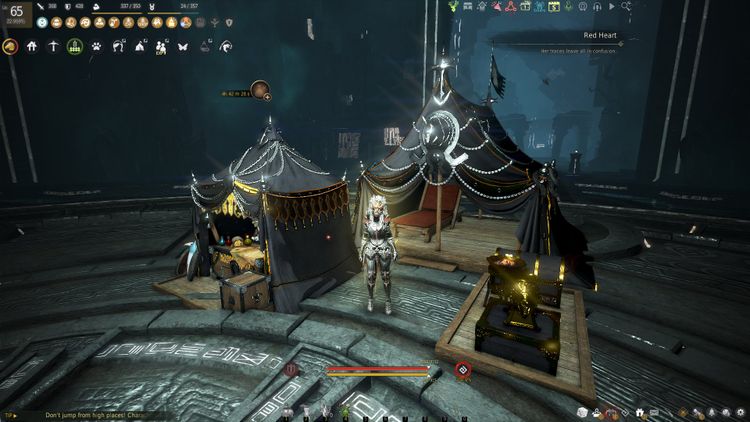Image resolution: width=750 pixels, height=422 pixels.
Task: Click the tent camp icon
Action: click(140, 46)
